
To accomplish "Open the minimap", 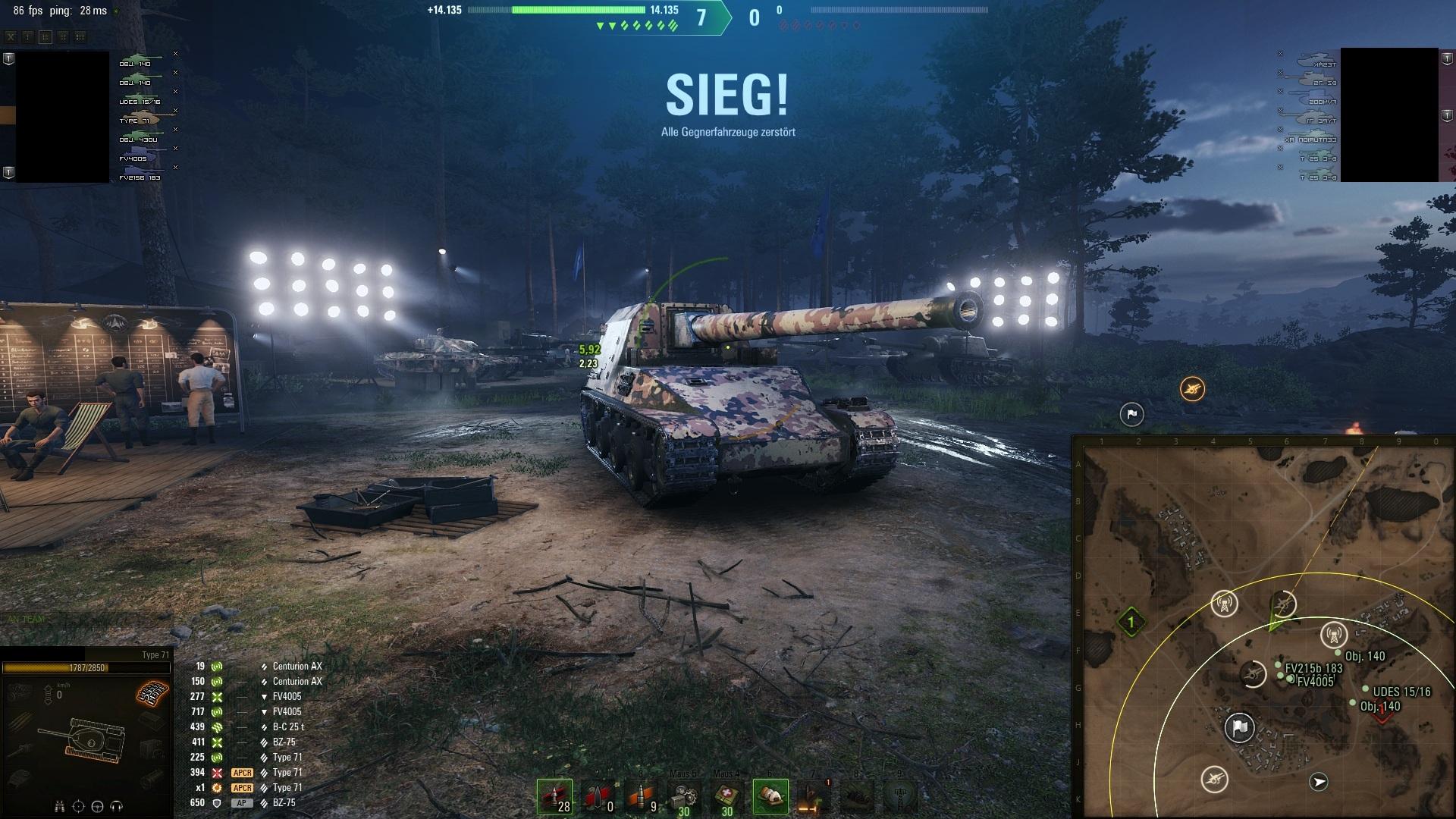I will [x=1263, y=629].
